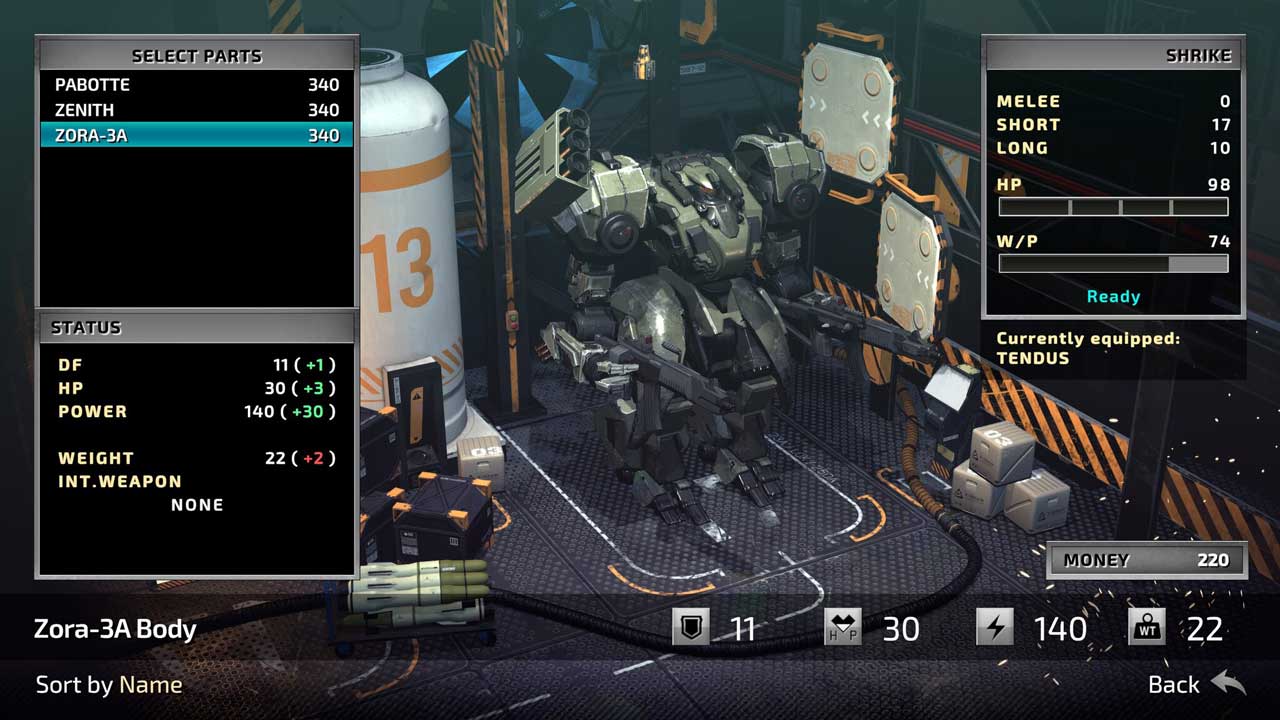Select the PABOTTE body part
The width and height of the screenshot is (1280, 720).
point(196,85)
